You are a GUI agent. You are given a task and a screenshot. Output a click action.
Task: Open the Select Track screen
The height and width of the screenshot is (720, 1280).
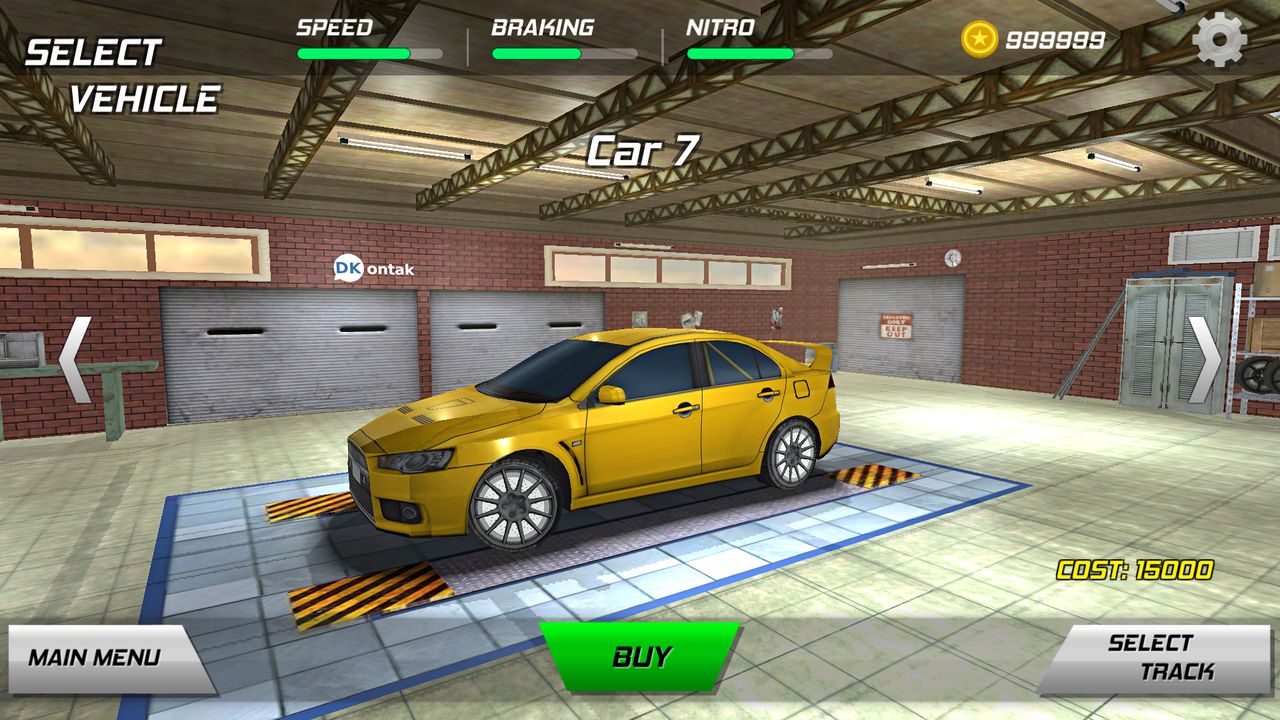click(x=1157, y=658)
